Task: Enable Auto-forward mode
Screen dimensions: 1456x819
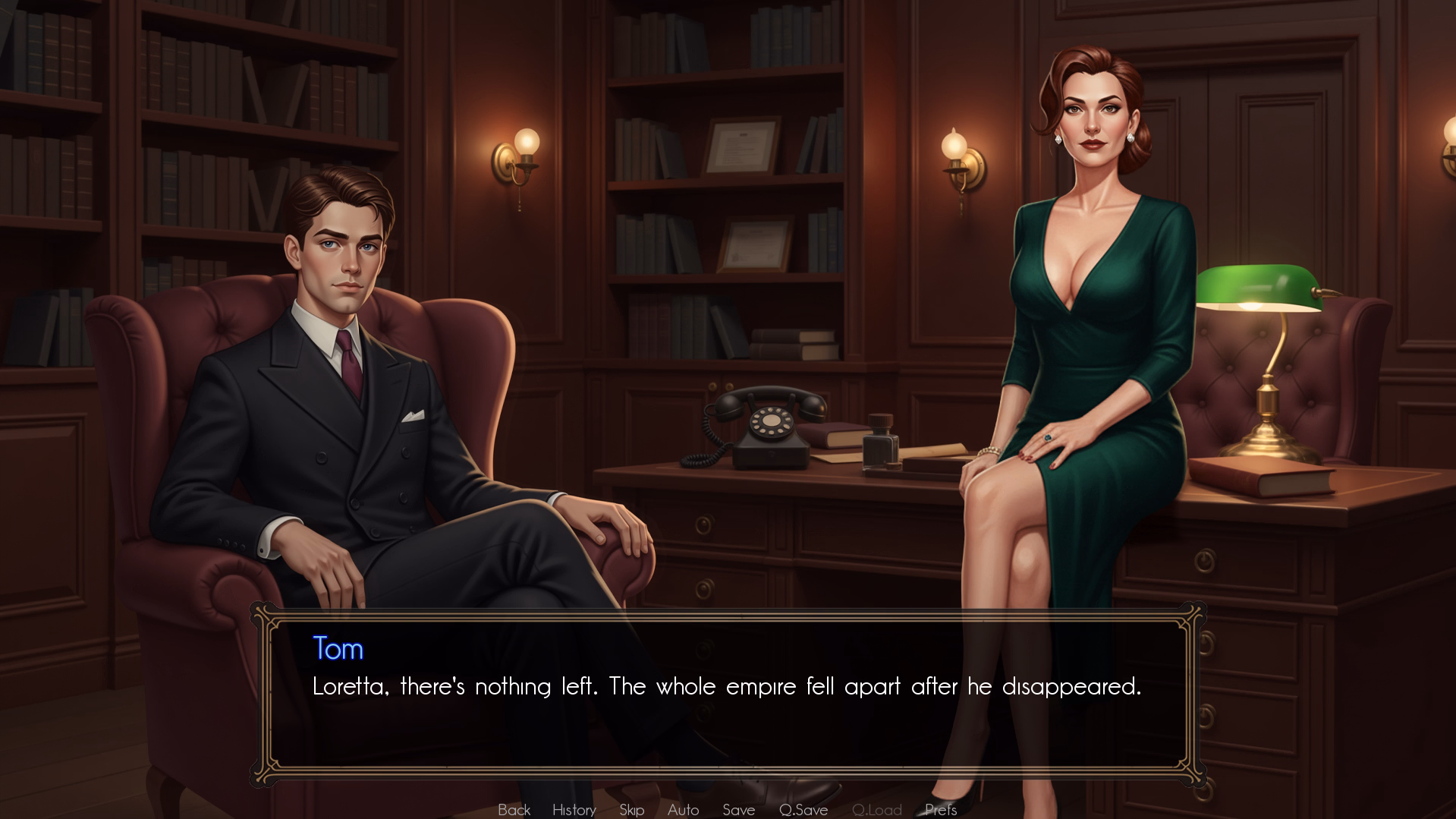Action: click(682, 809)
